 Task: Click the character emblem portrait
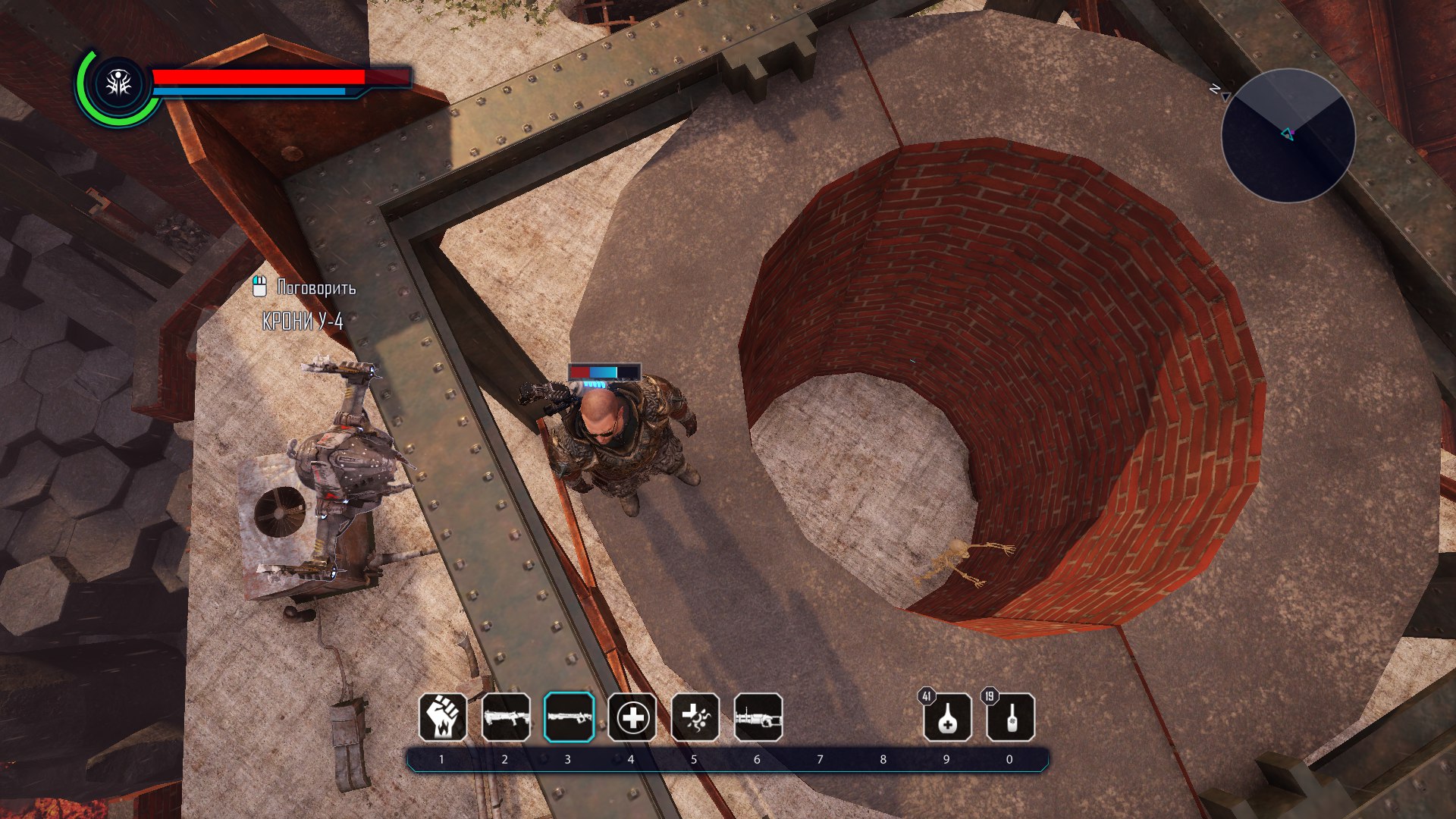point(119,85)
